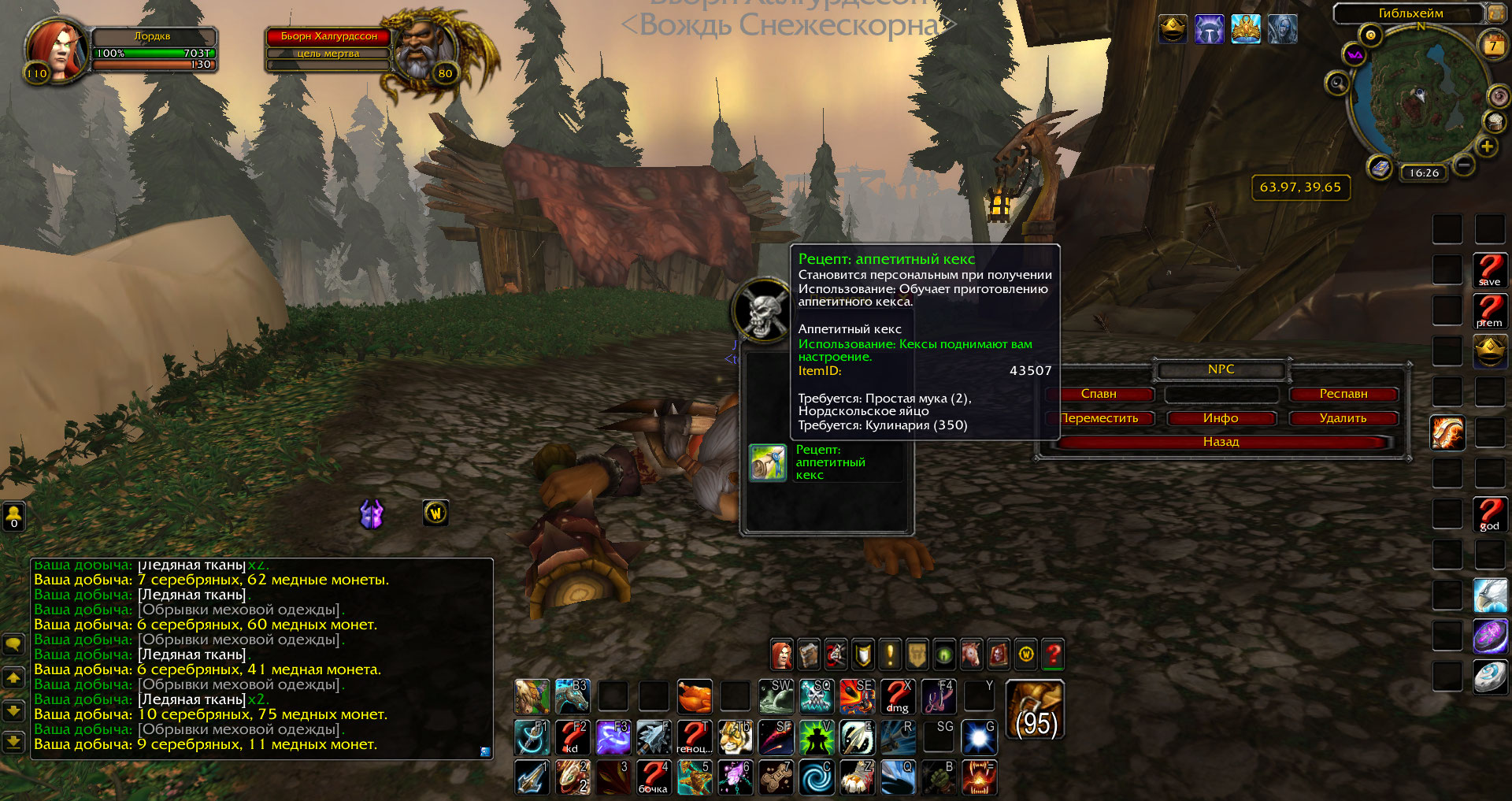Loot the Рецепт: аппетитный кекс item

click(768, 462)
